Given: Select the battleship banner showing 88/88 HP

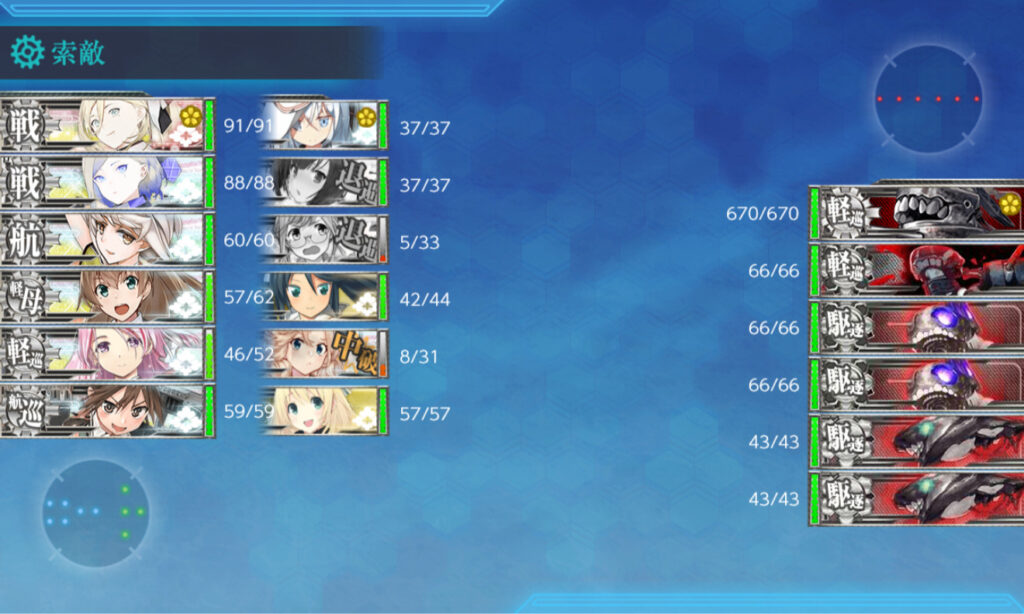Looking at the screenshot, I should (x=108, y=181).
